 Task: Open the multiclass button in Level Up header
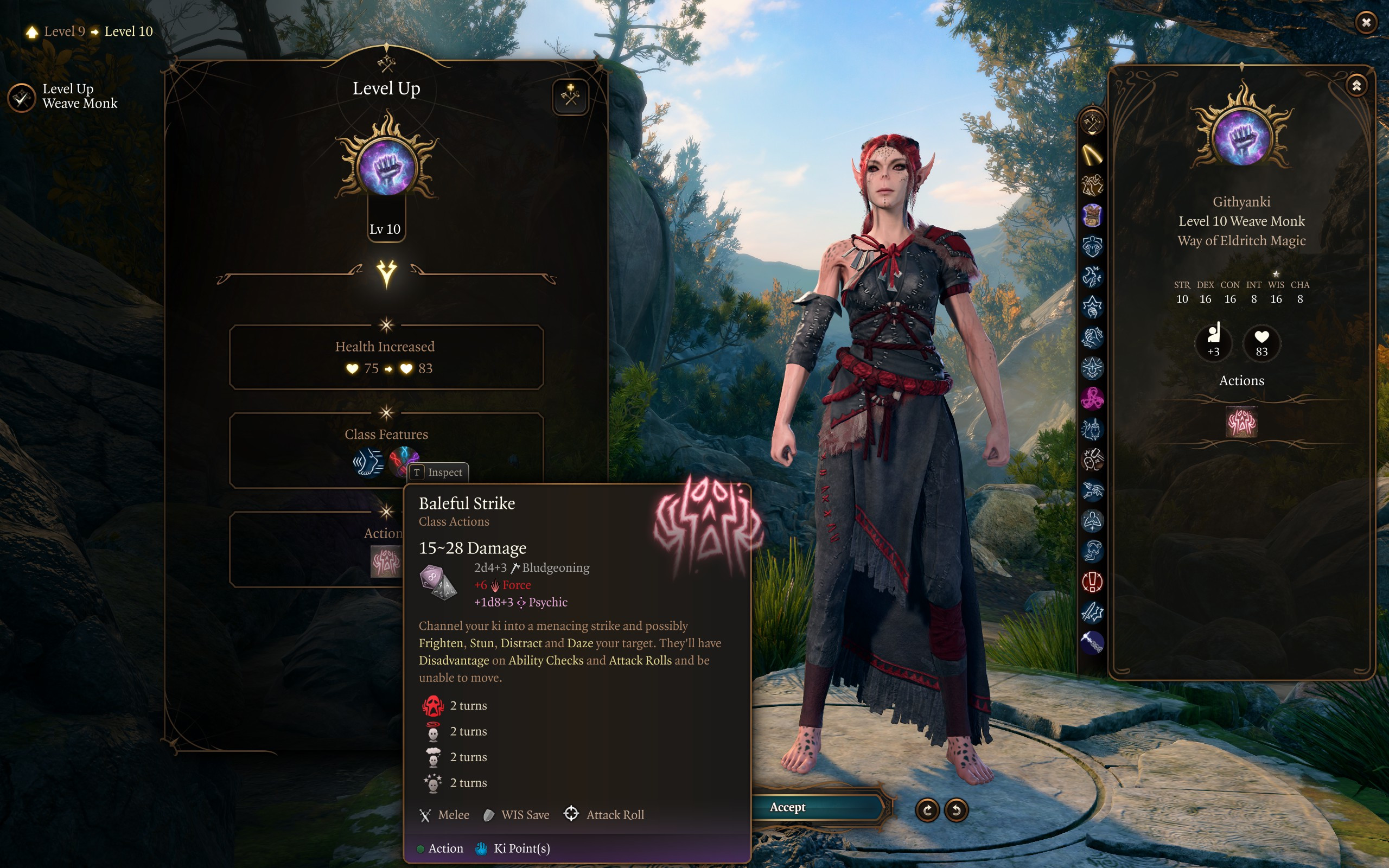[571, 96]
